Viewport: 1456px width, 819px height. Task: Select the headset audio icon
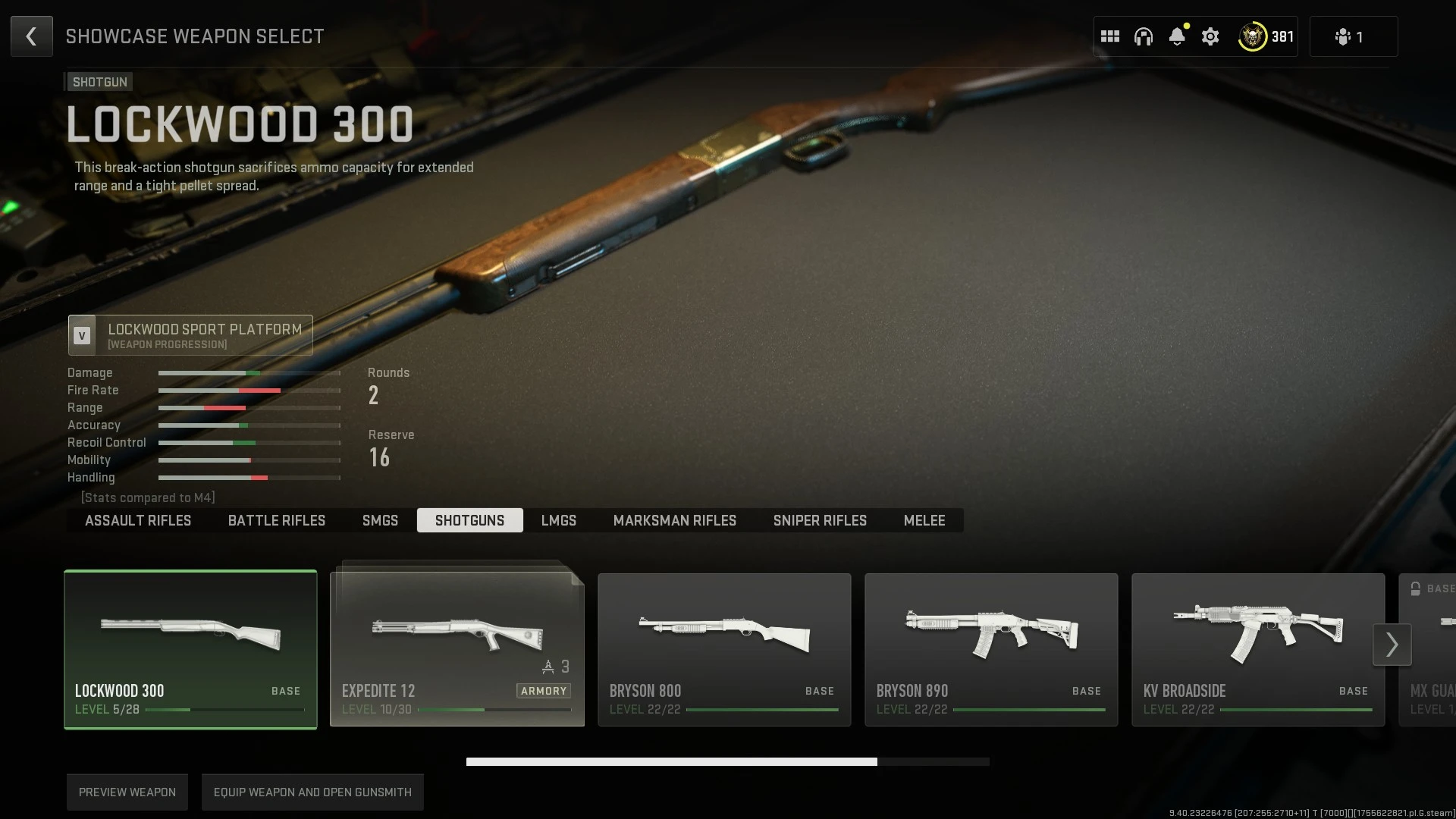[x=1143, y=36]
